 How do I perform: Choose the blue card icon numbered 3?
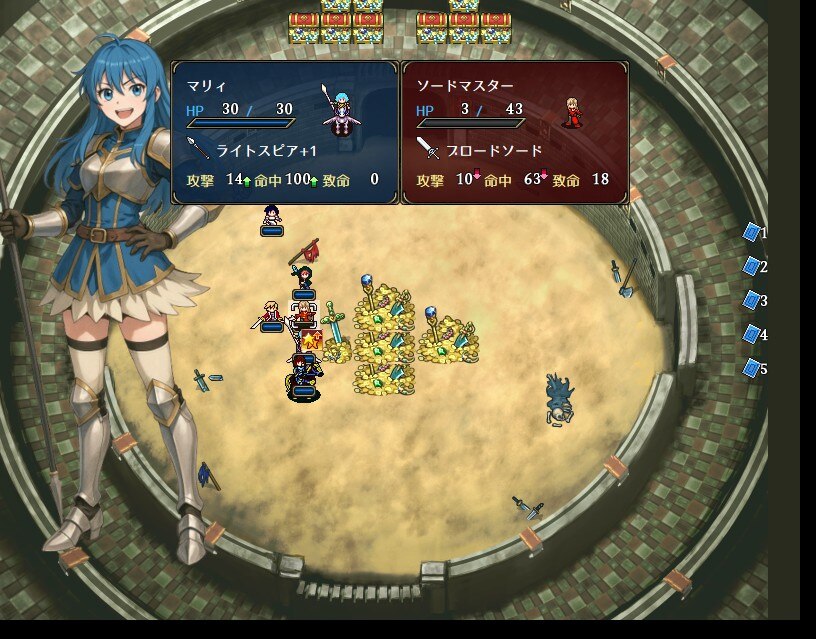[x=752, y=300]
